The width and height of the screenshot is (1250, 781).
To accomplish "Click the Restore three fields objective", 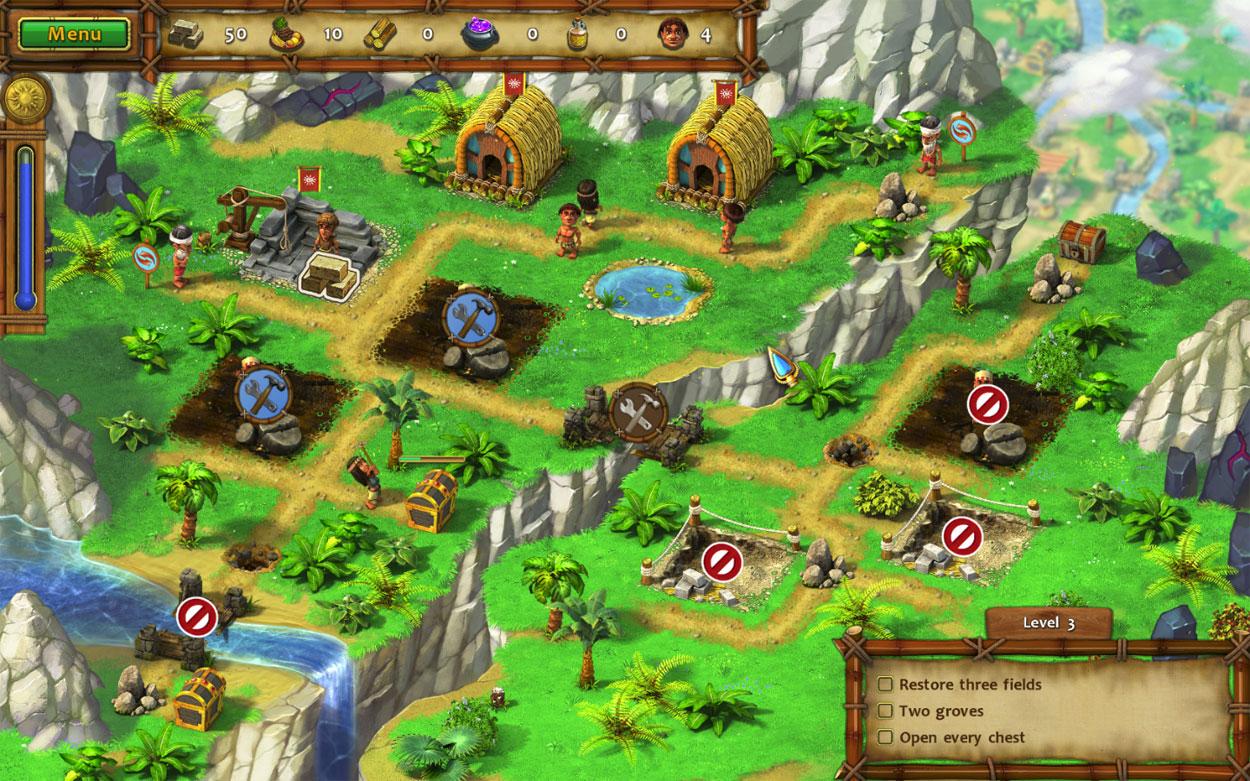I will 969,685.
